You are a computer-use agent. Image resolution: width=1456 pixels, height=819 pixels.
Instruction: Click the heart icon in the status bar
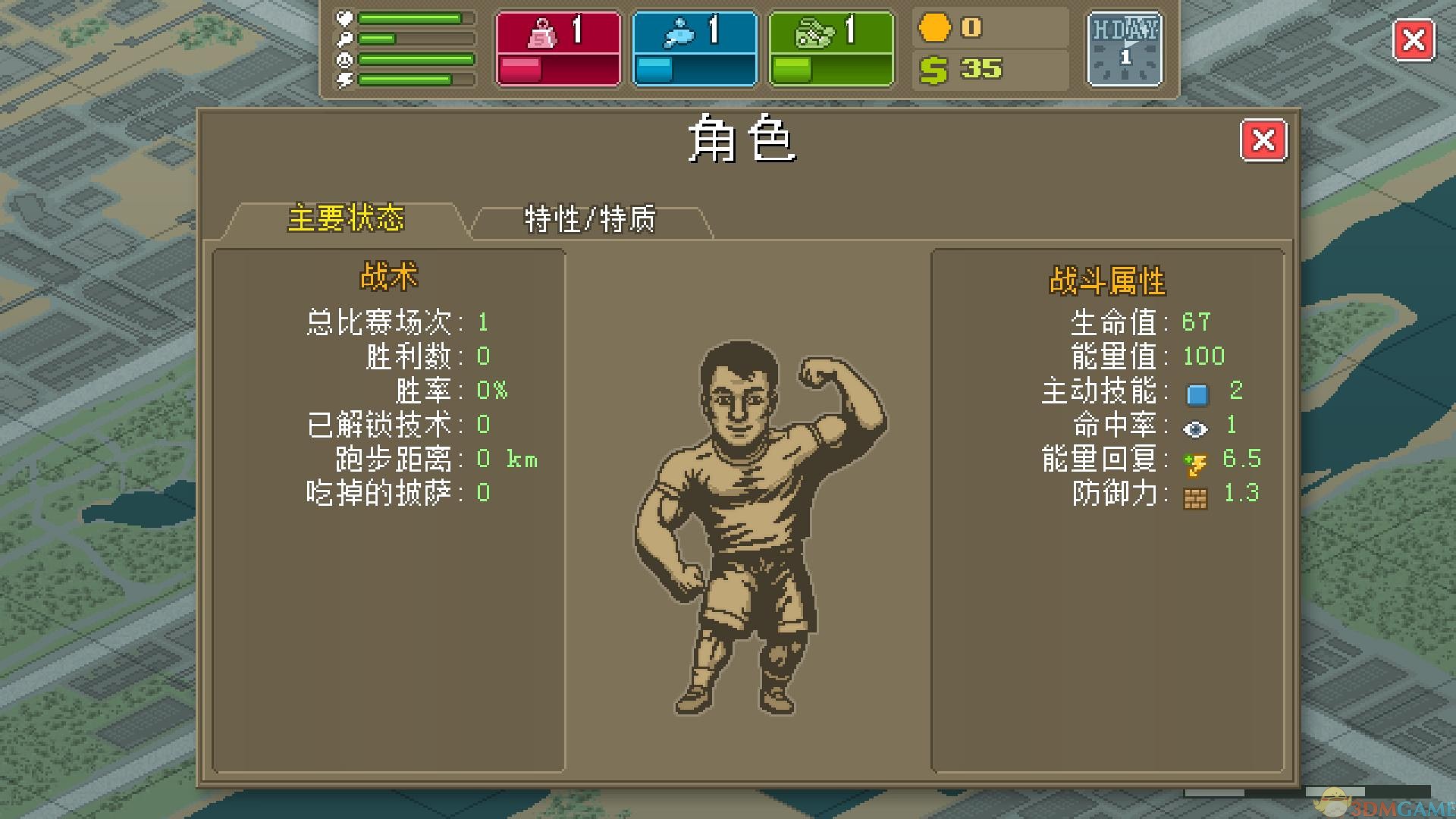(x=345, y=17)
